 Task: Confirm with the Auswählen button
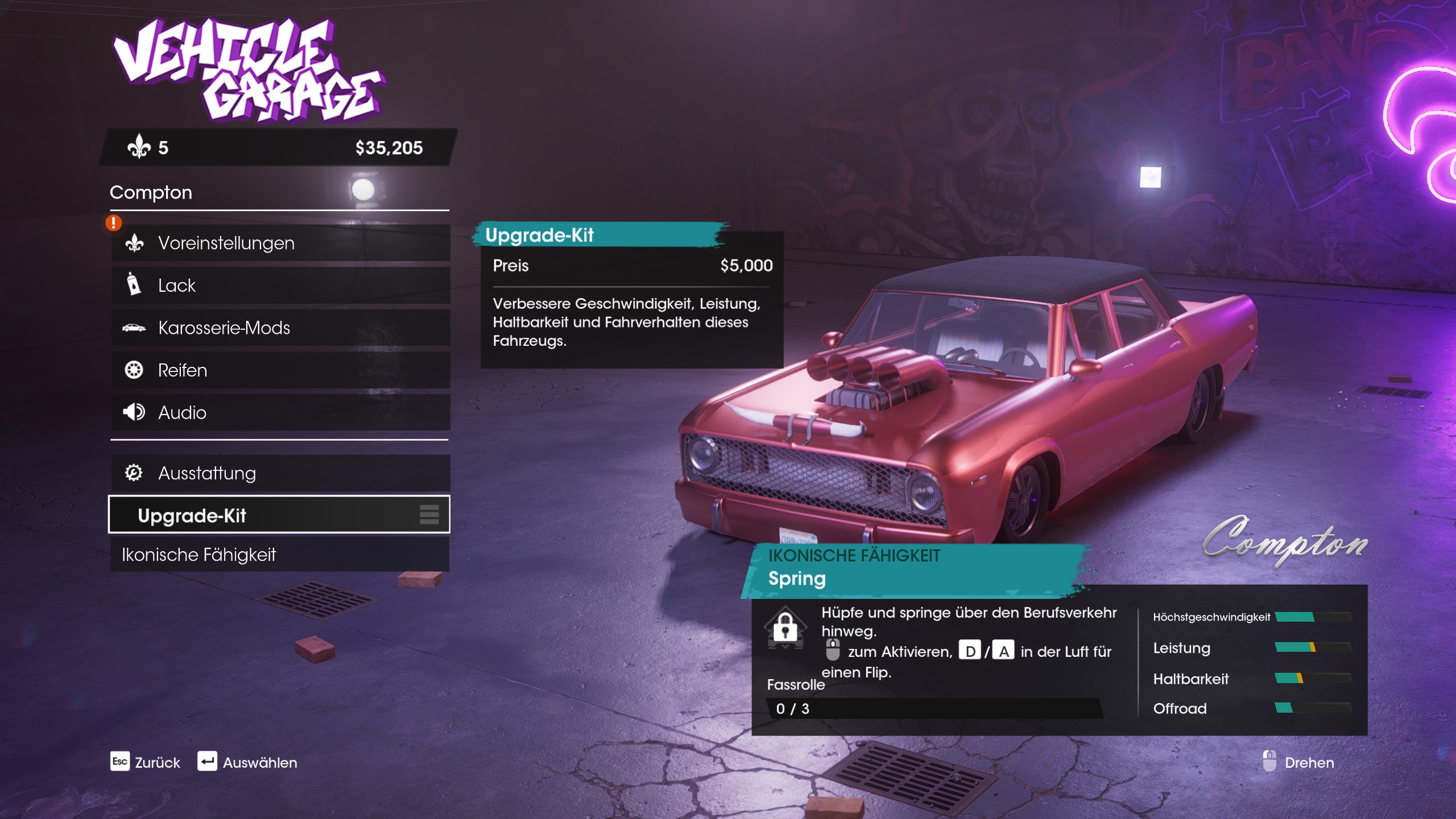coord(247,762)
